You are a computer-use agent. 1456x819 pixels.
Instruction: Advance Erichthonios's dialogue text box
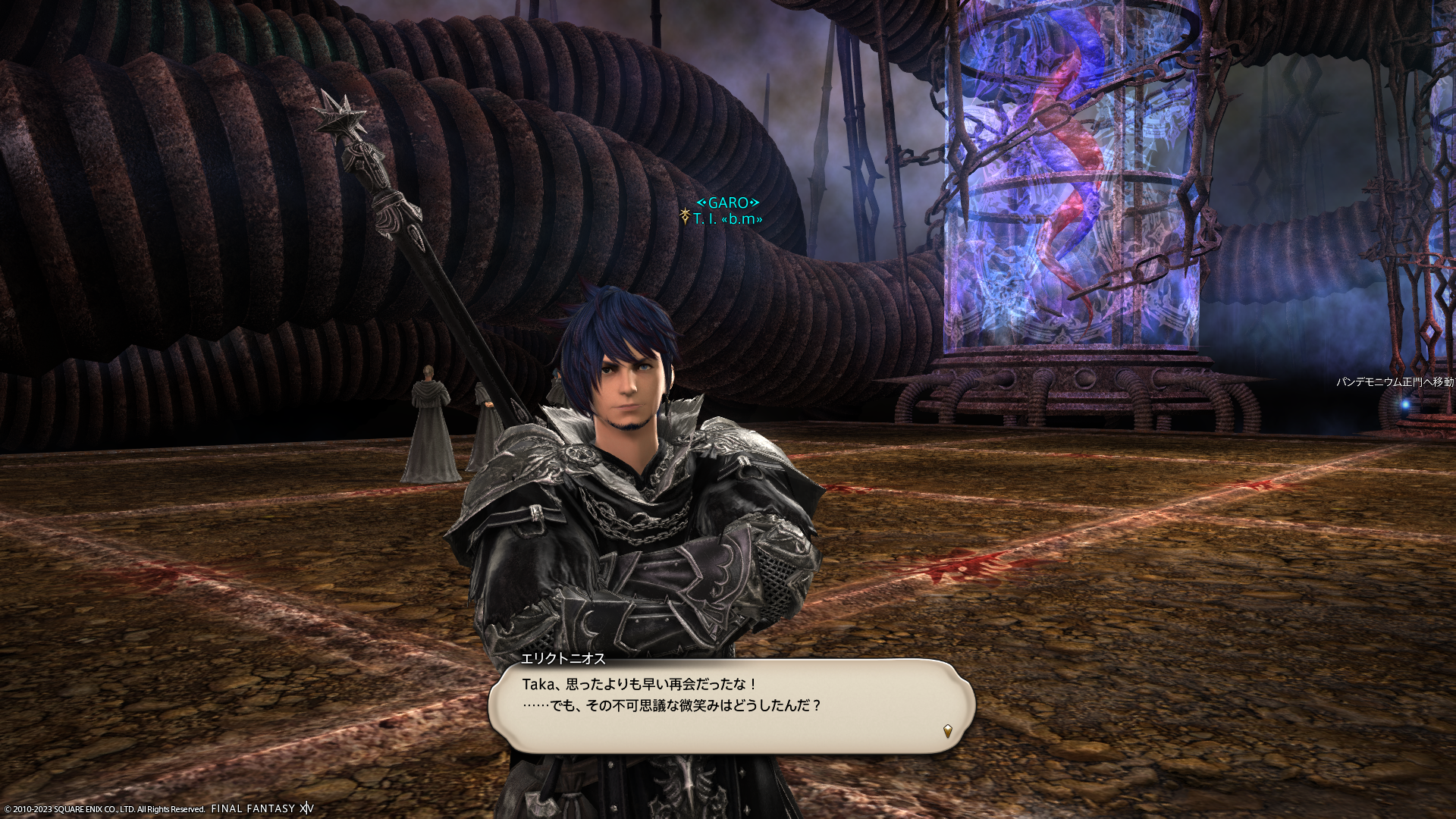[x=731, y=705]
